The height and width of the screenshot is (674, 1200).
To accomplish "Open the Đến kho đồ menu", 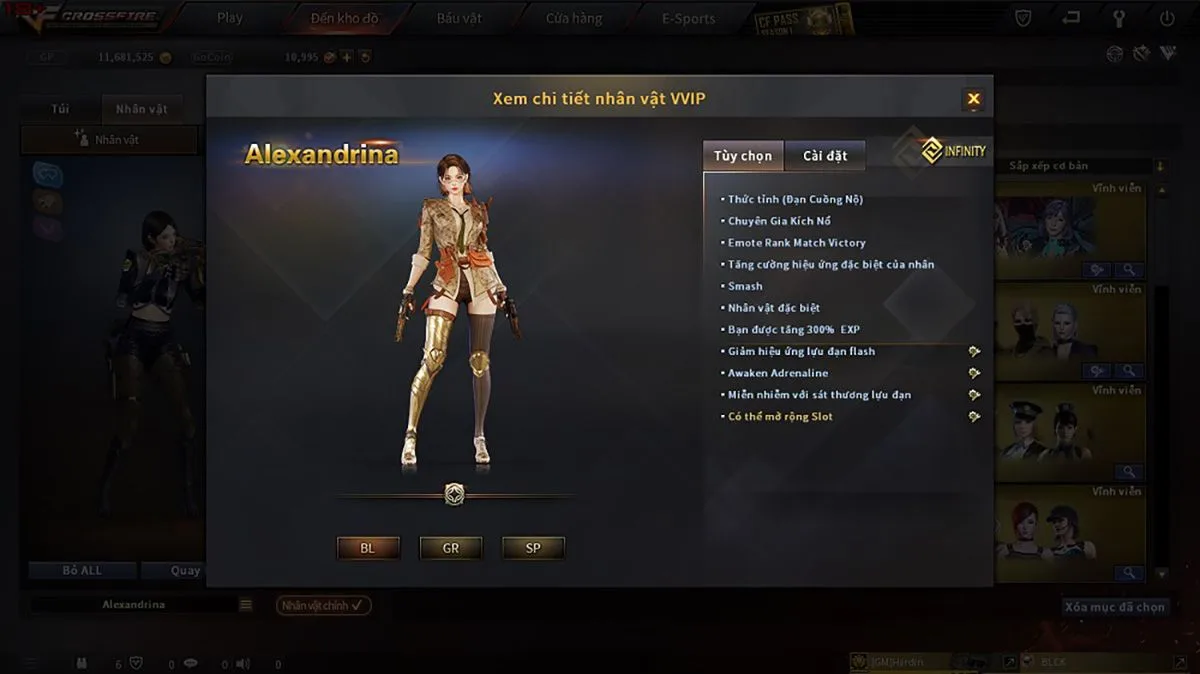I will (345, 18).
